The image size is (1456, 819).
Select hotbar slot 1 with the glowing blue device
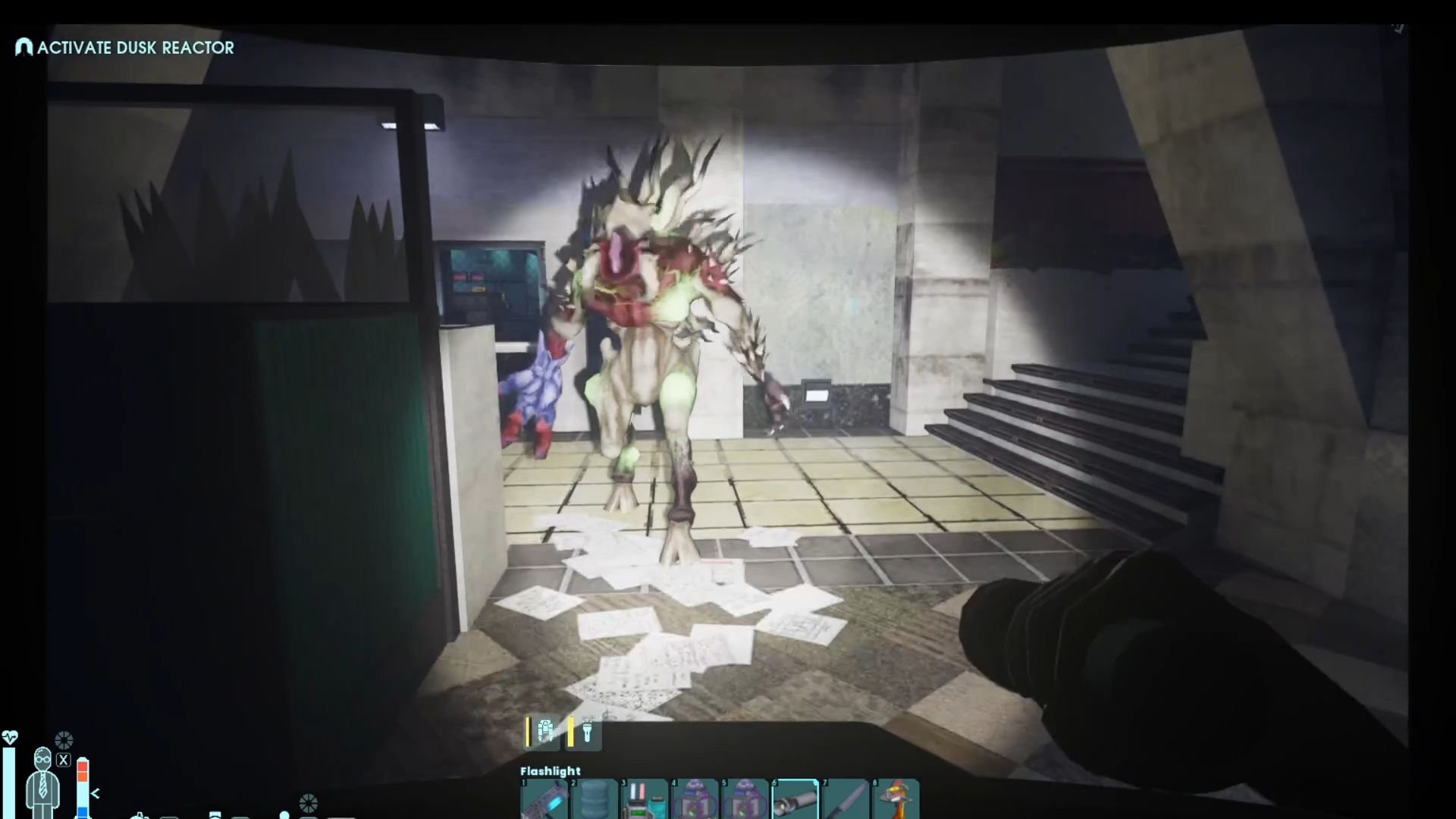pos(544,800)
